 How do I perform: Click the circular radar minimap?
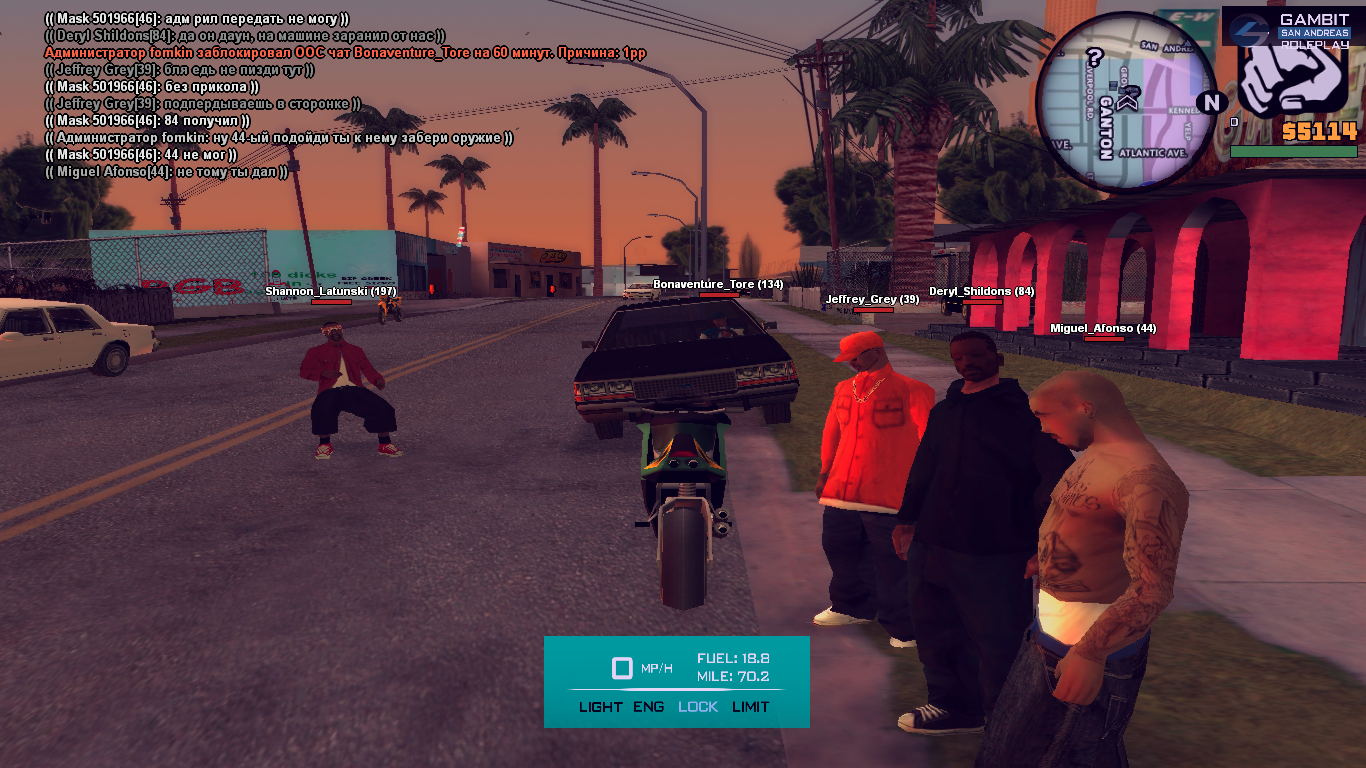1125,101
